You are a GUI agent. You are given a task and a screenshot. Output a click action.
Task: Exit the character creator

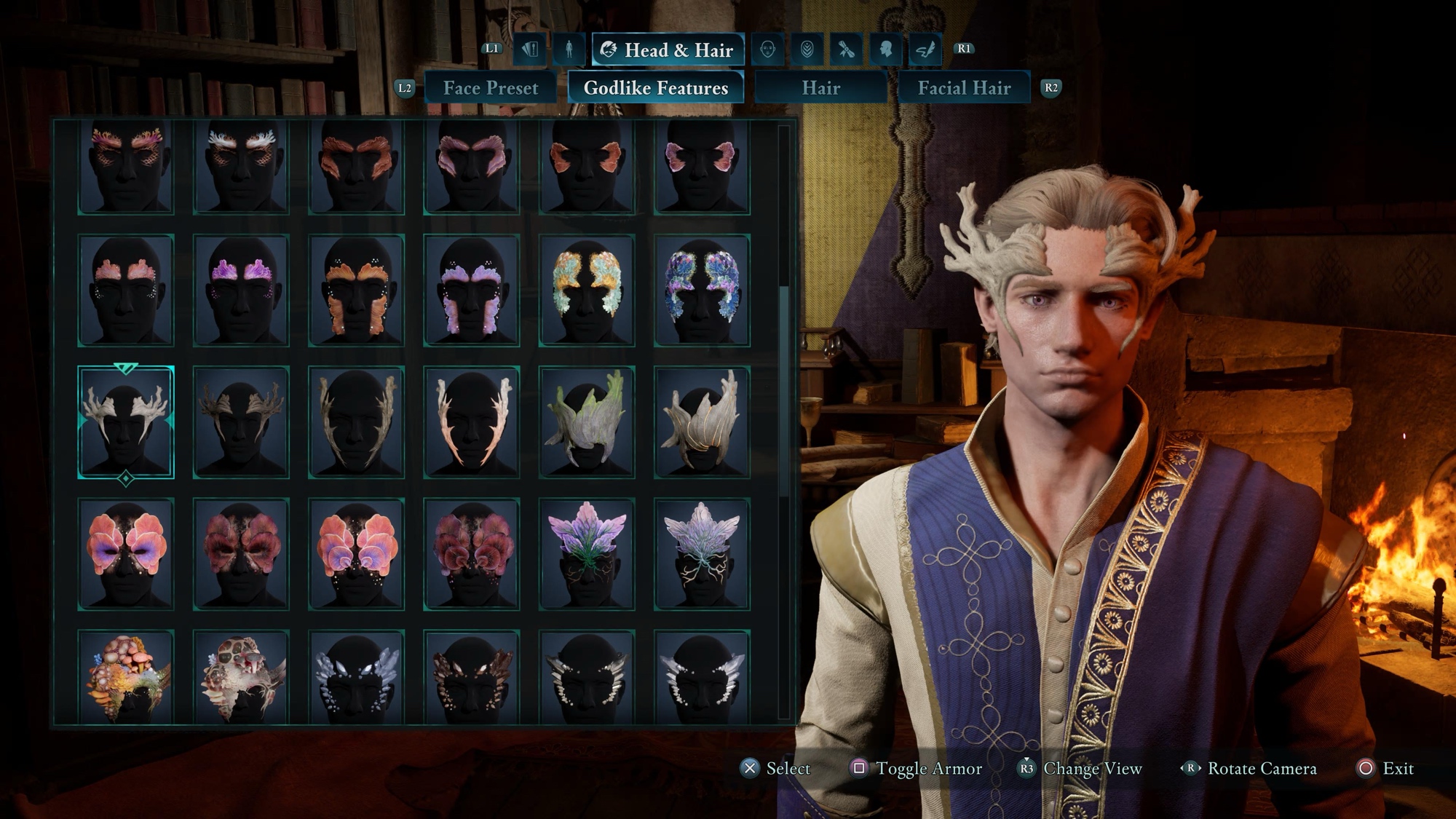coord(1385,769)
